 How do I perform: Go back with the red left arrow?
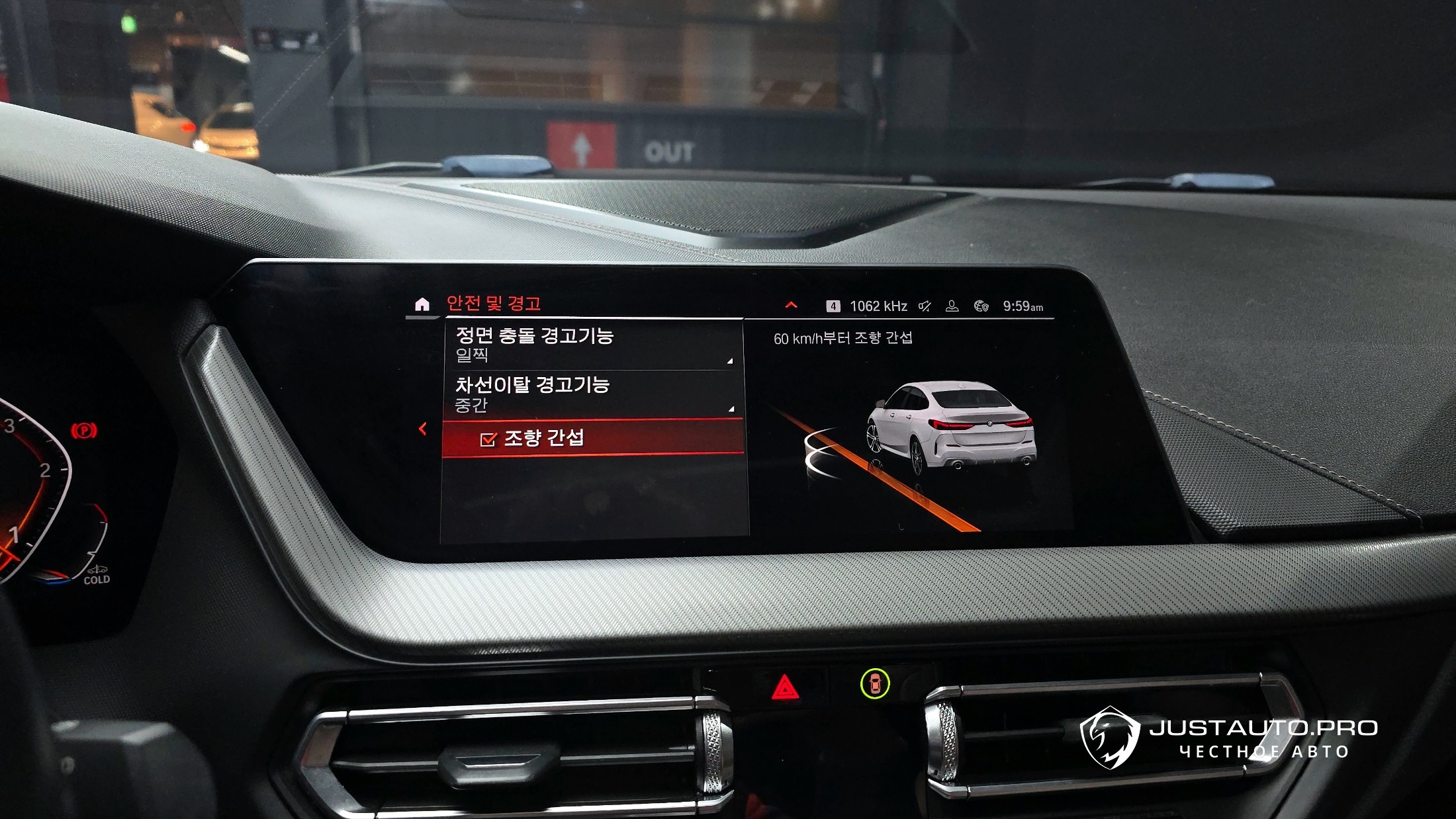423,429
